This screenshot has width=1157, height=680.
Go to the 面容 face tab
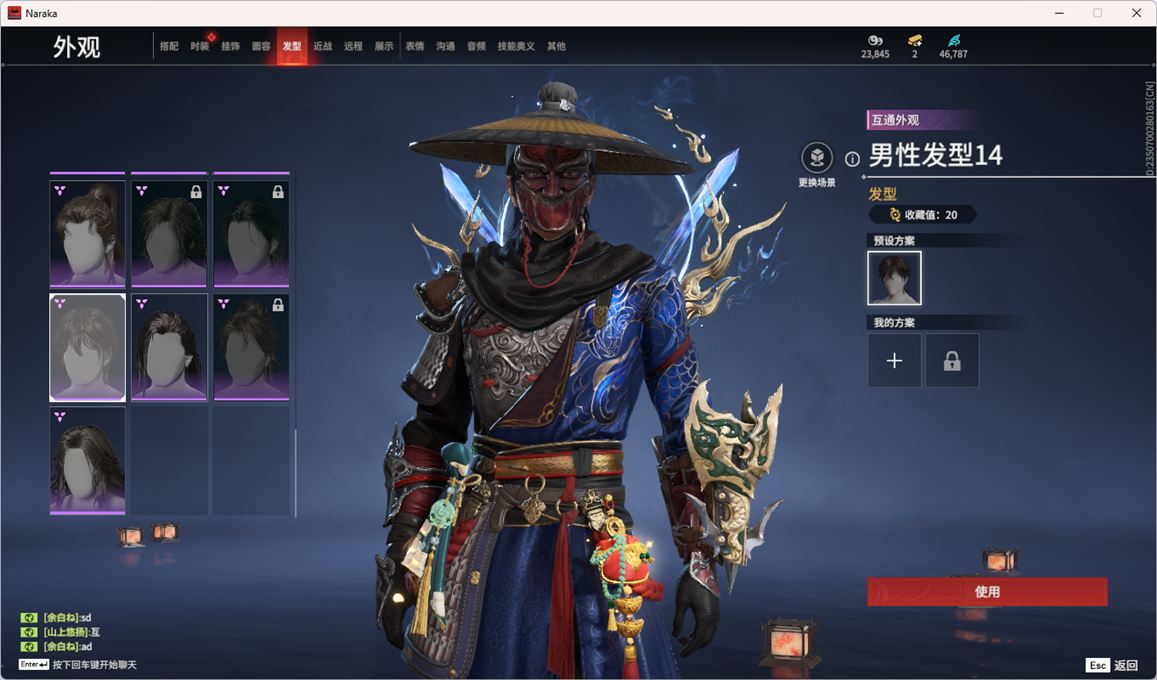pyautogui.click(x=261, y=46)
